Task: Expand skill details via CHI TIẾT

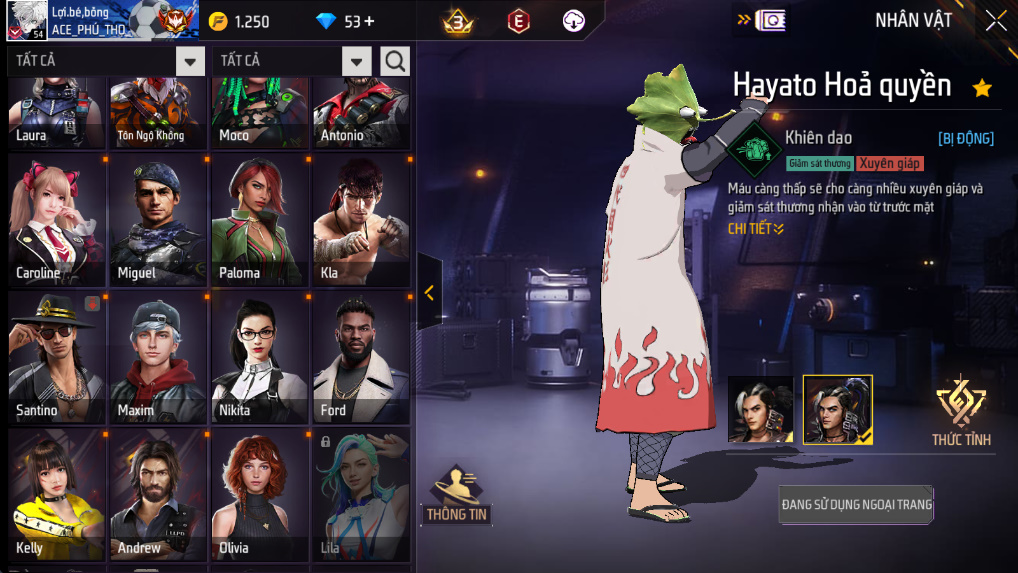Action: [x=756, y=229]
